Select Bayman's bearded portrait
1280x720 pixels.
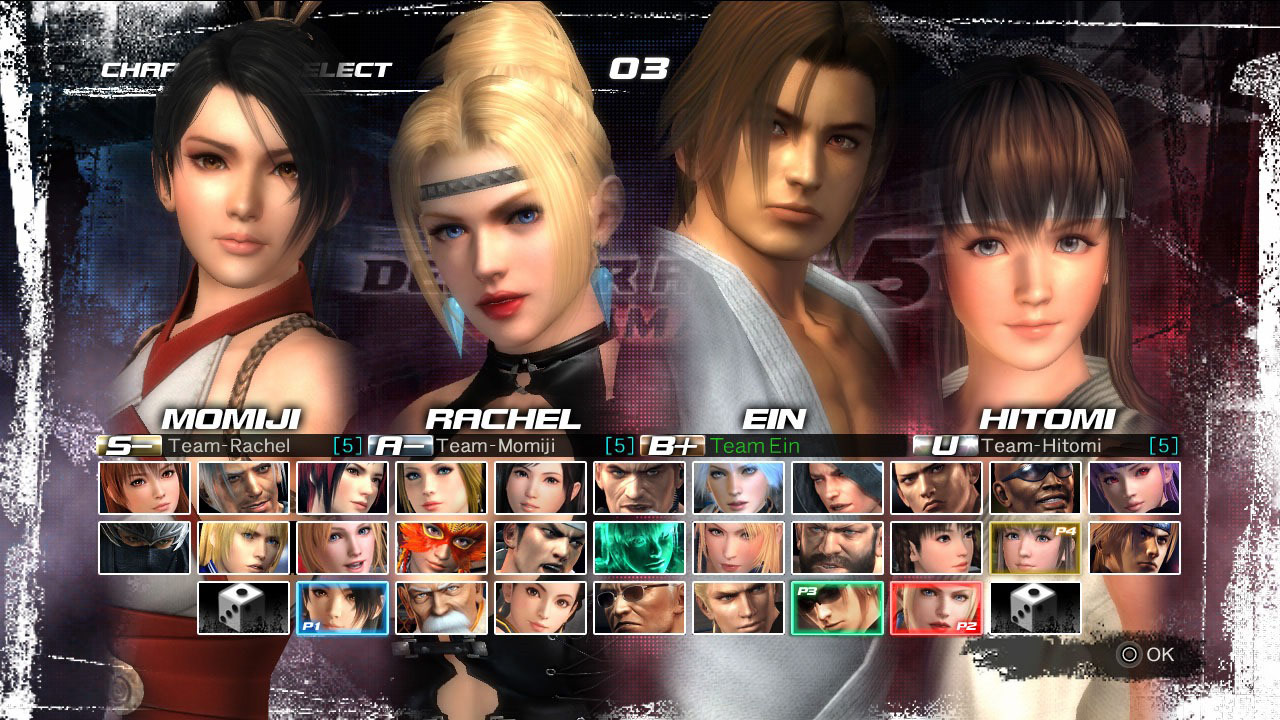coord(836,546)
